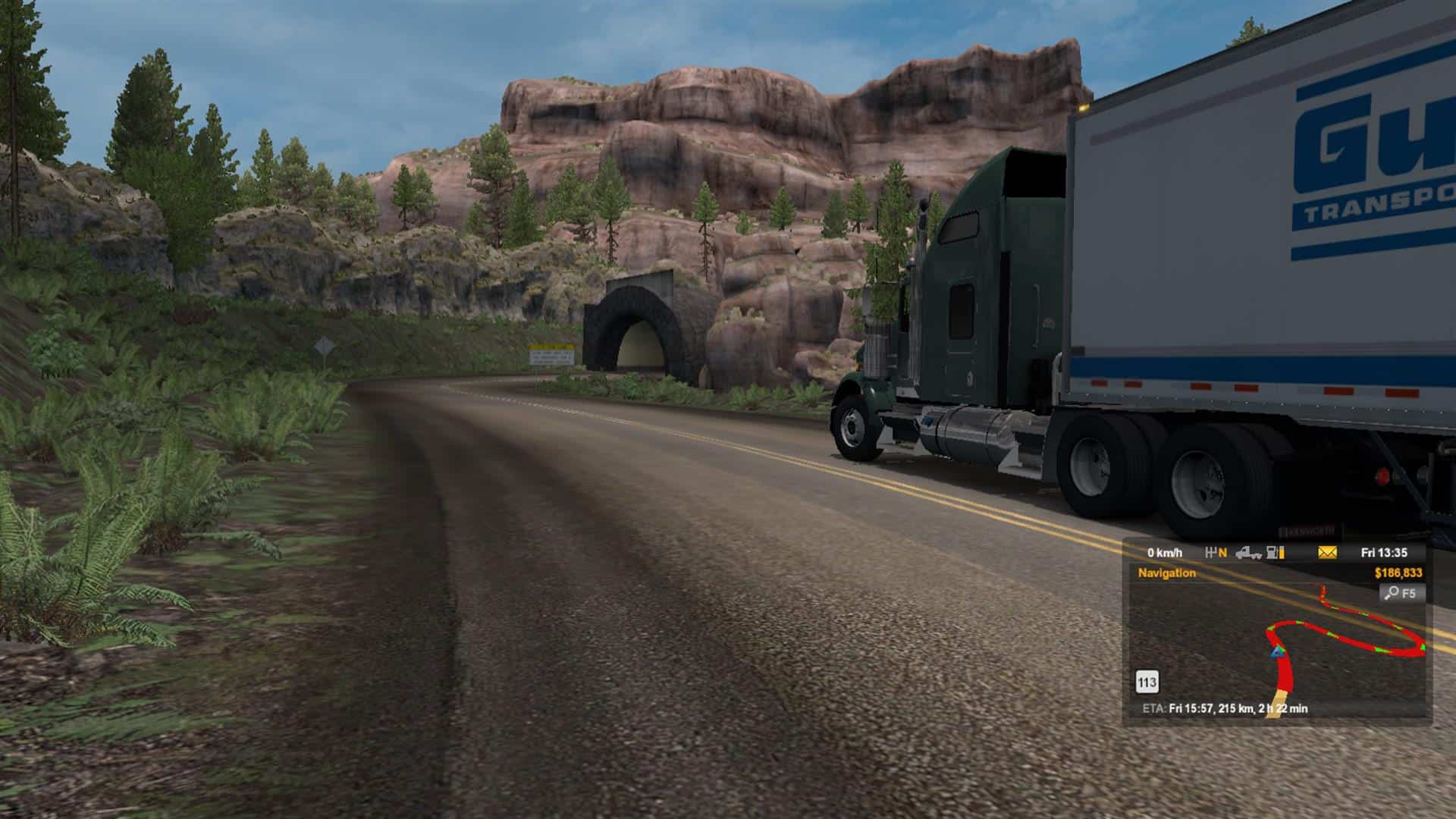Select the Navigation tab label
Image resolution: width=1456 pixels, height=819 pixels.
click(1166, 573)
